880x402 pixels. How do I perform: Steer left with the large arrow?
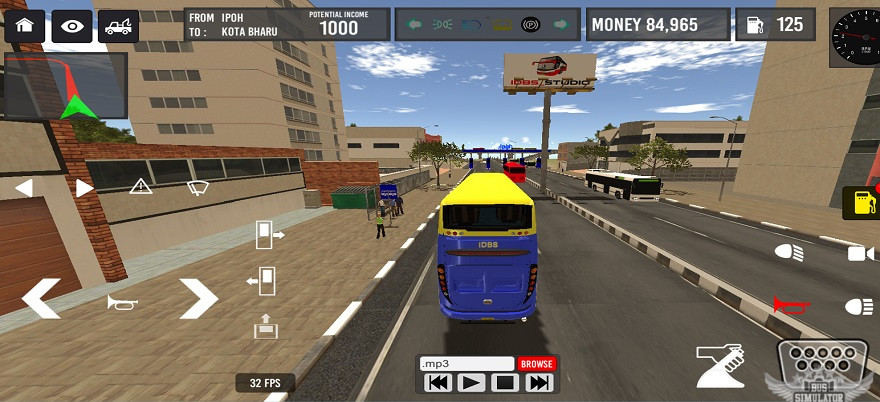click(x=42, y=299)
